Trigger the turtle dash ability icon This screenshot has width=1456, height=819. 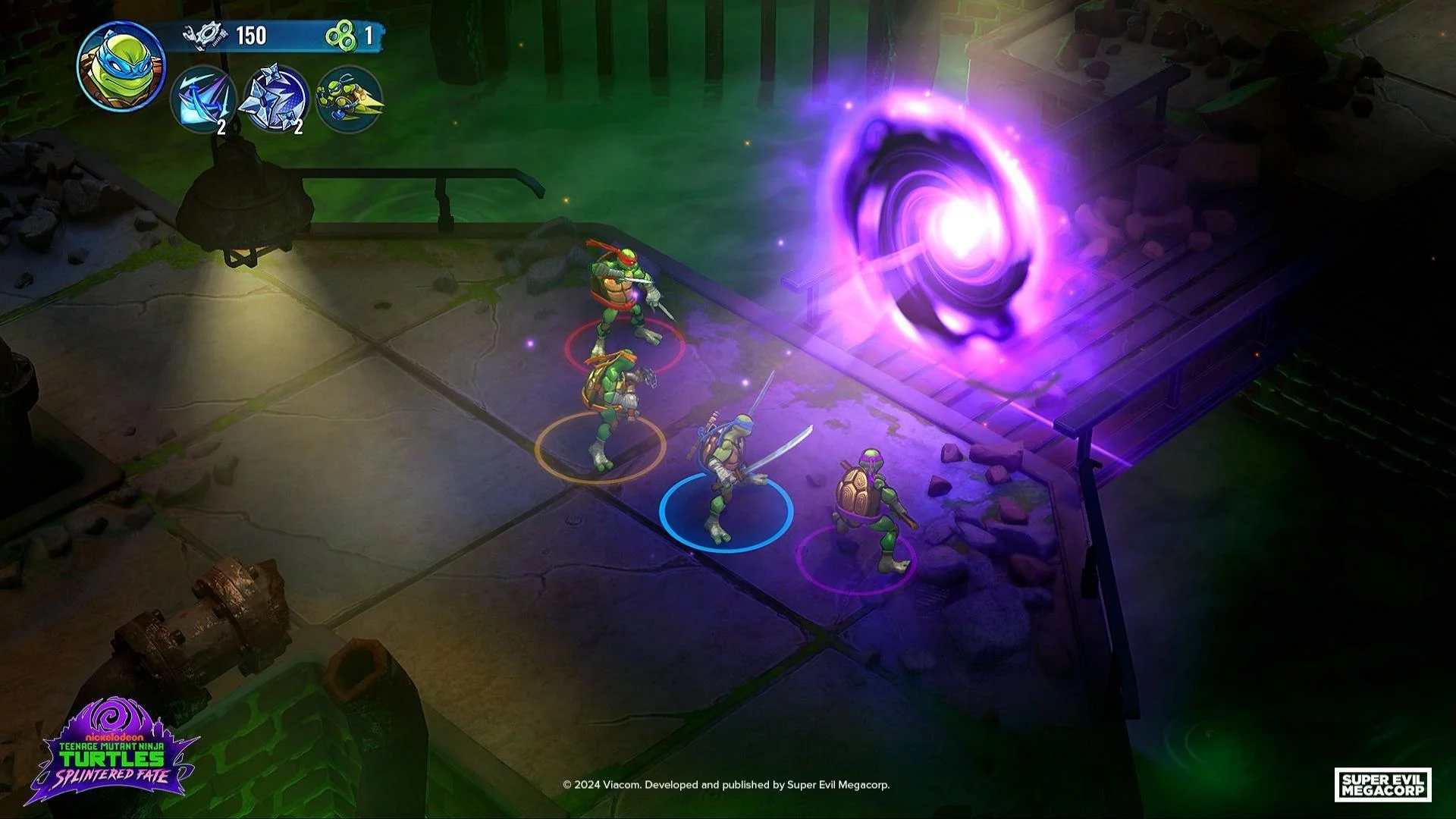(348, 99)
